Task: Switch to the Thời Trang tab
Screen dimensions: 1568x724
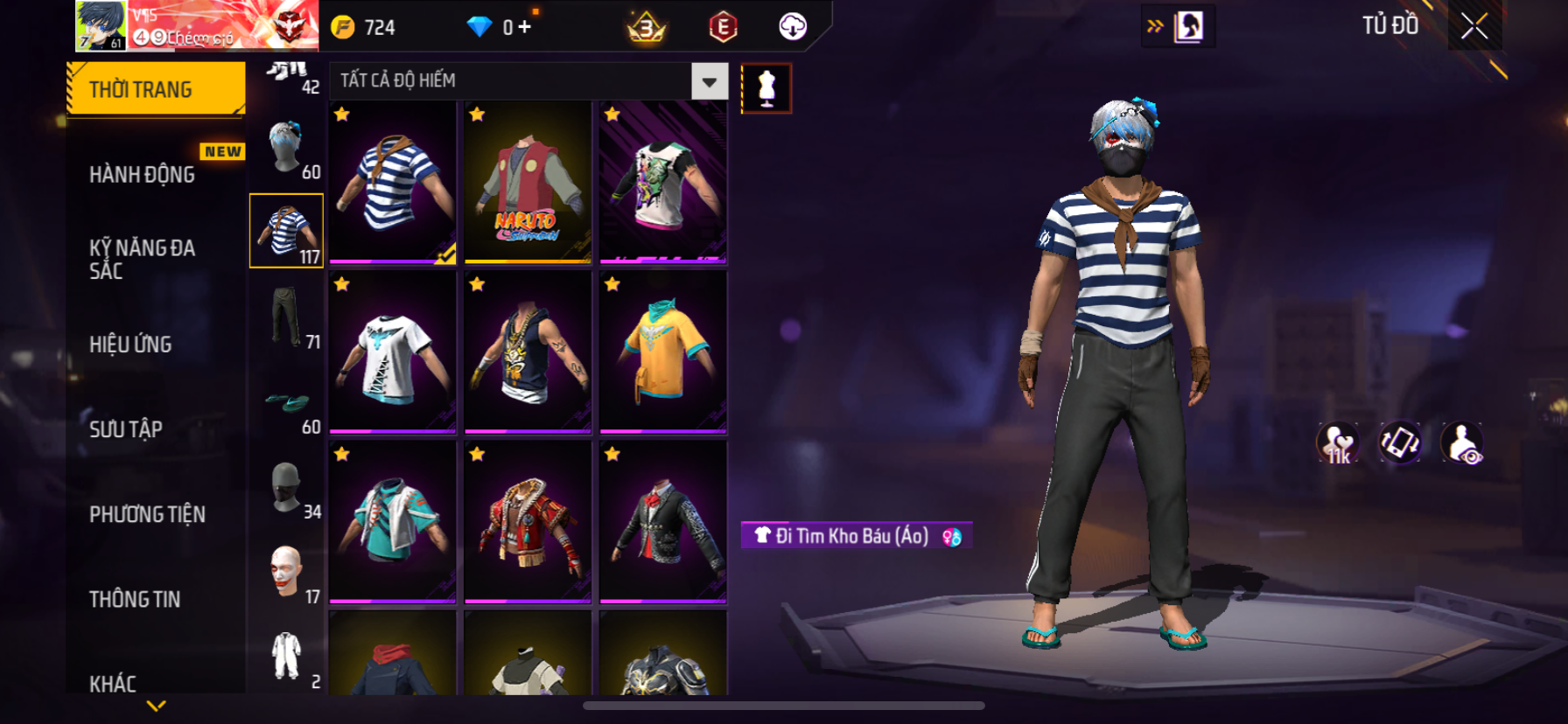Action: (156, 89)
